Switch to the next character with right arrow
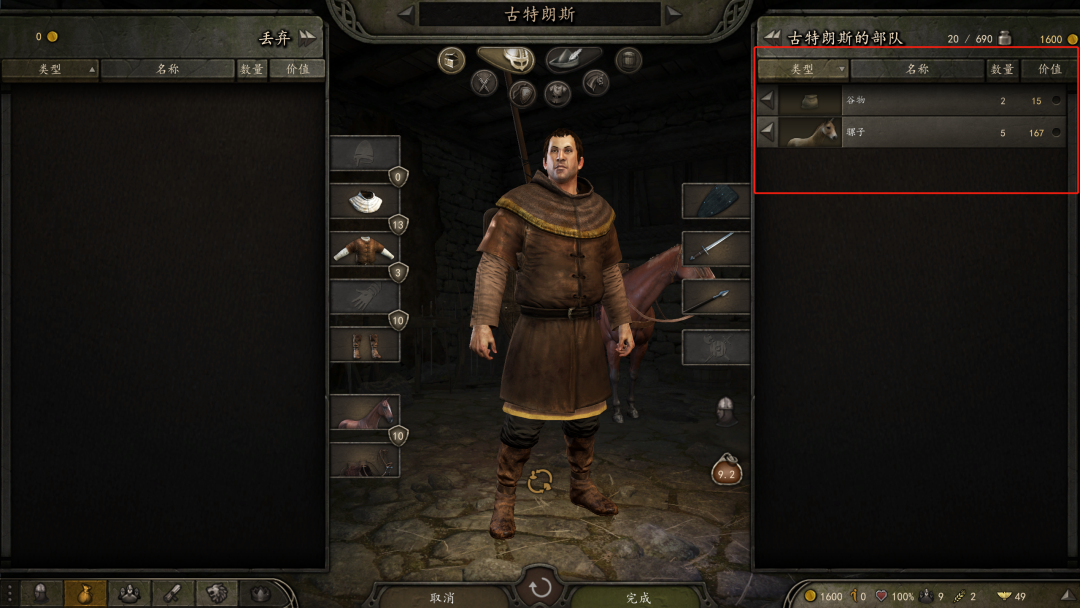 675,14
